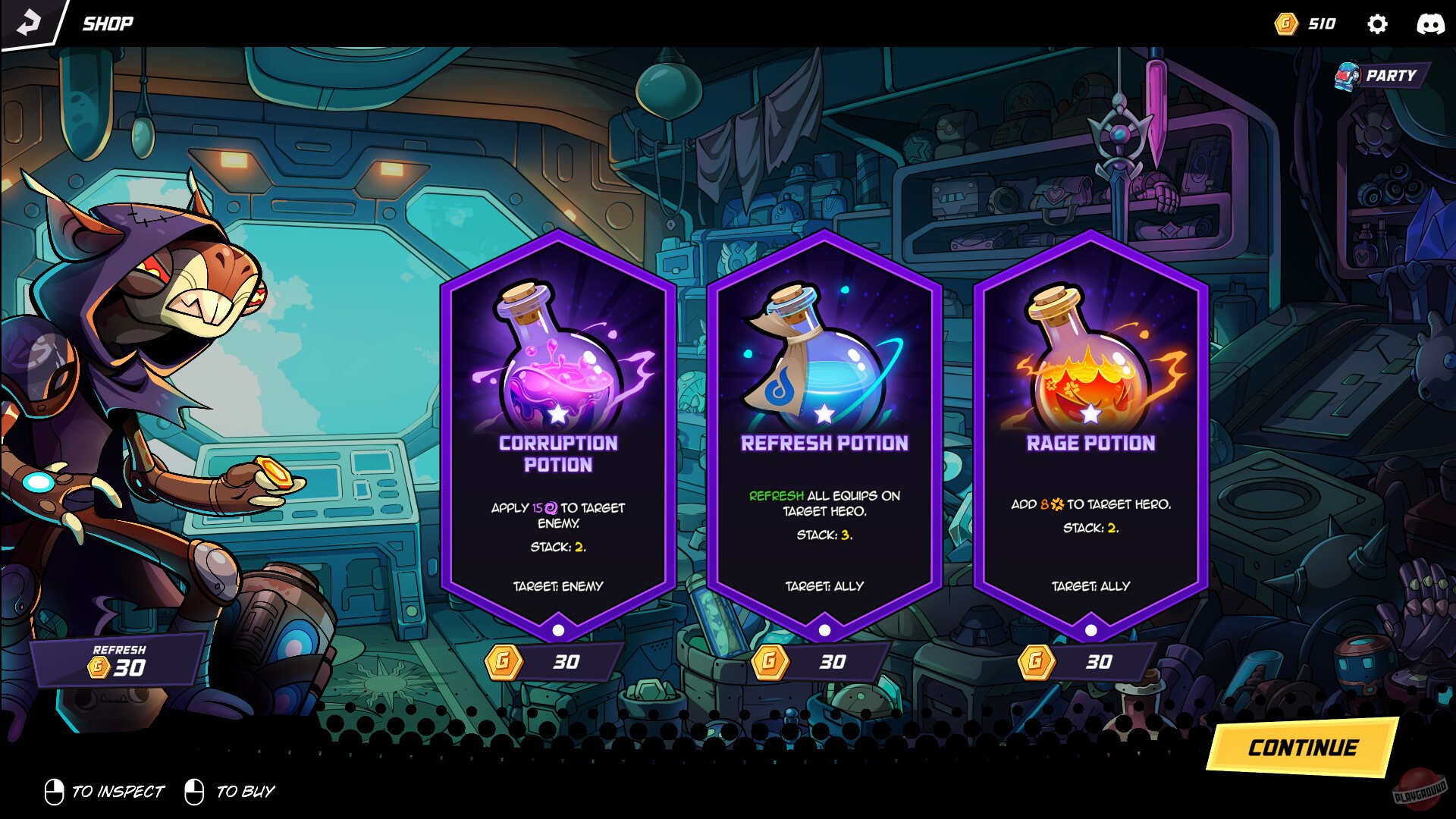Image resolution: width=1456 pixels, height=819 pixels.
Task: Click the Party helmet icon
Action: (1348, 76)
